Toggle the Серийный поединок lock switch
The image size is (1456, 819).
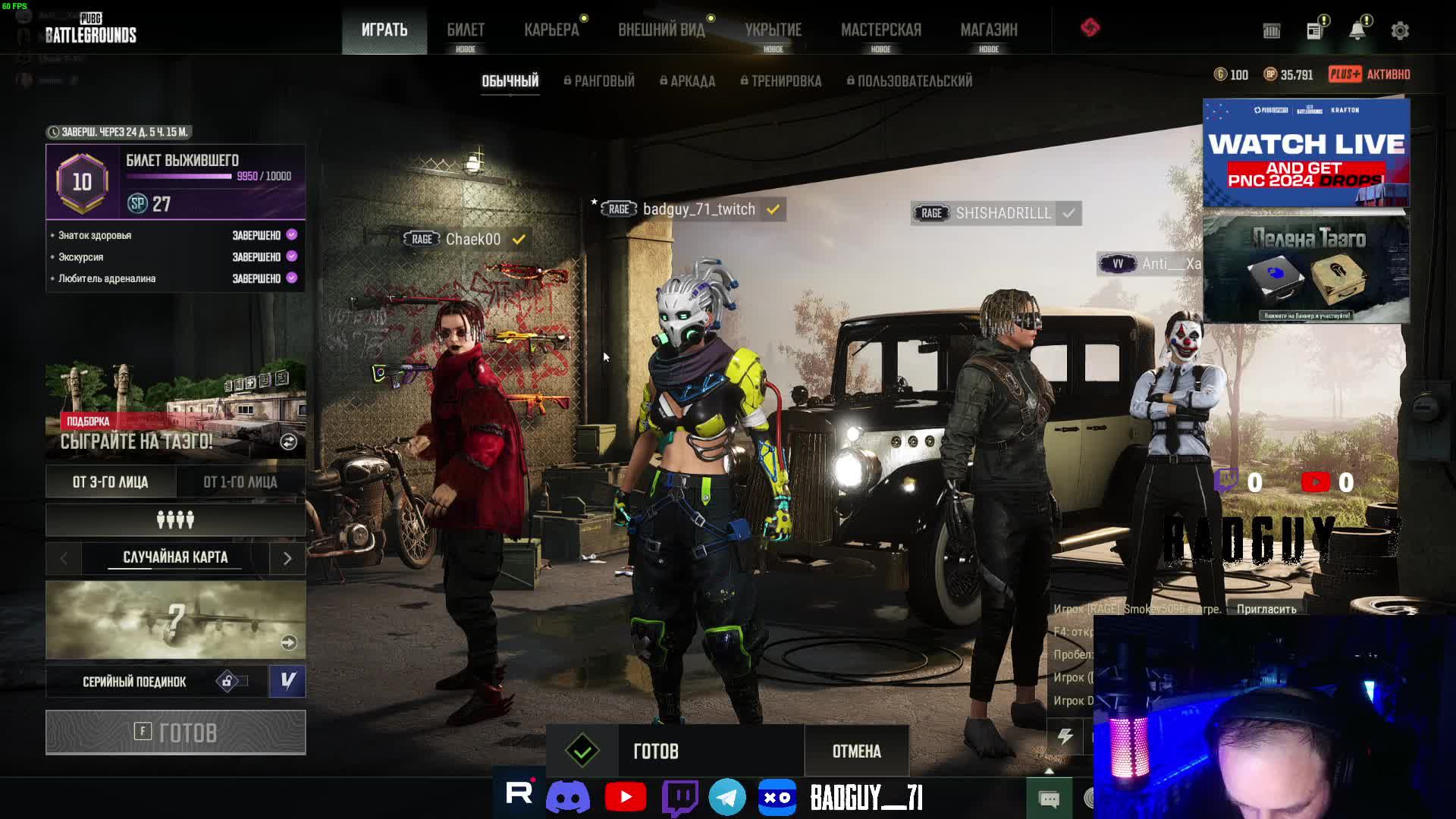click(232, 682)
